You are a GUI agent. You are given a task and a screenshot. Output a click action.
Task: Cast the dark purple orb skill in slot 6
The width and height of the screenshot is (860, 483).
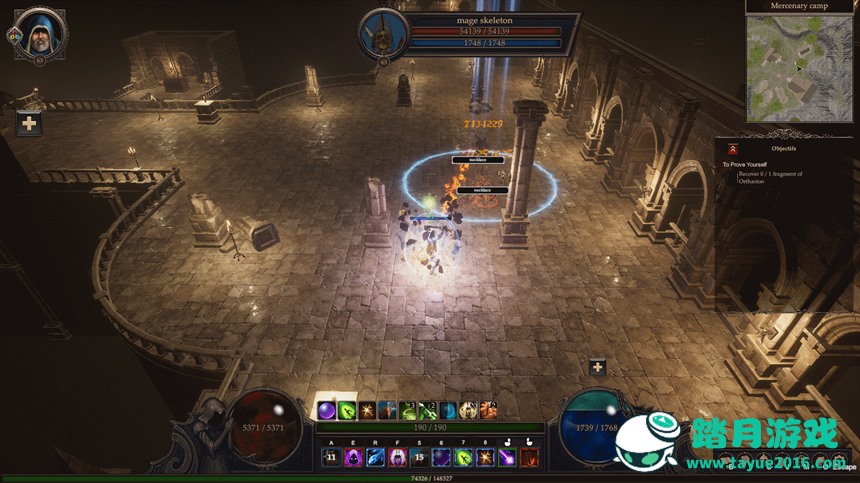440,457
